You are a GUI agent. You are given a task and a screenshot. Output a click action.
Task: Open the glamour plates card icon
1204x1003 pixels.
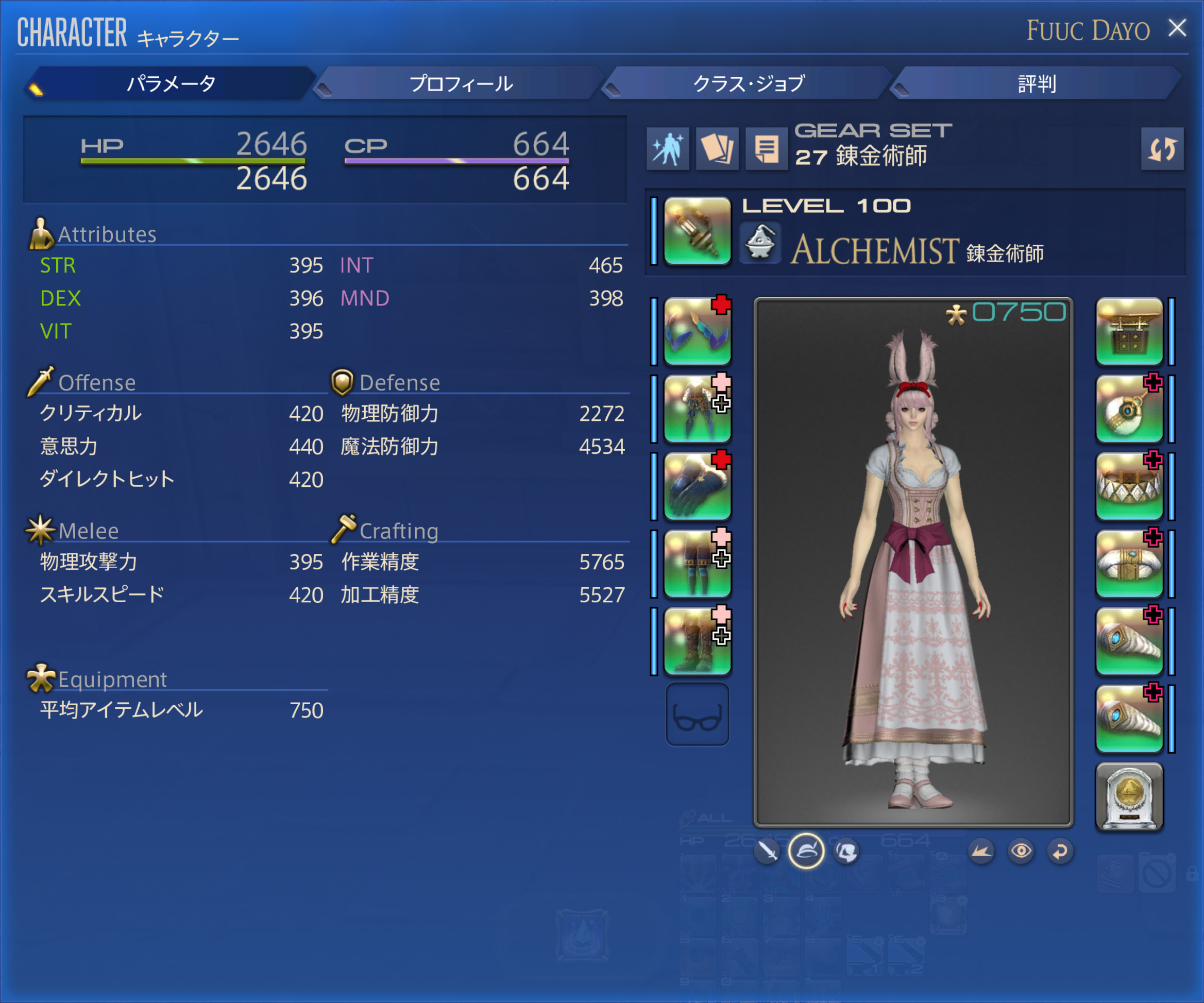point(717,149)
